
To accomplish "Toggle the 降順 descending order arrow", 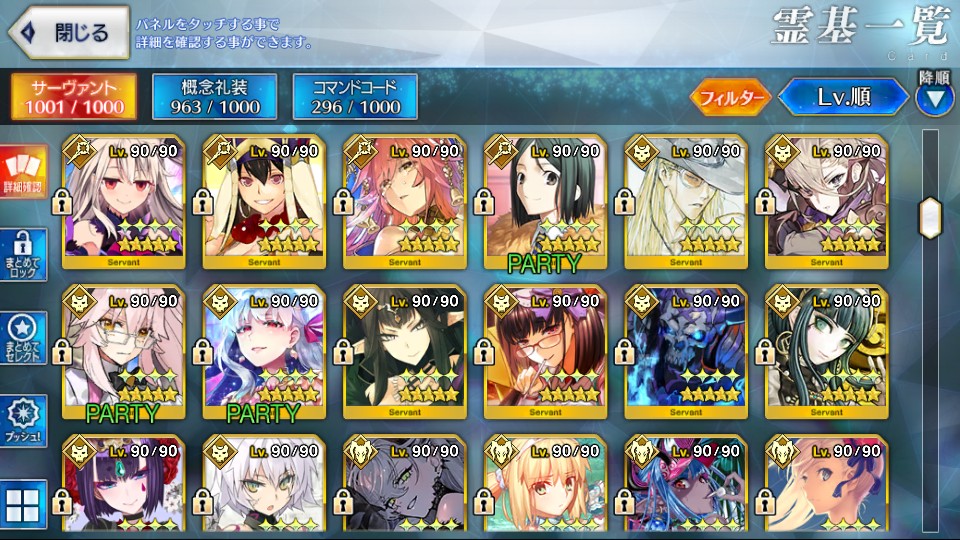I will [934, 97].
